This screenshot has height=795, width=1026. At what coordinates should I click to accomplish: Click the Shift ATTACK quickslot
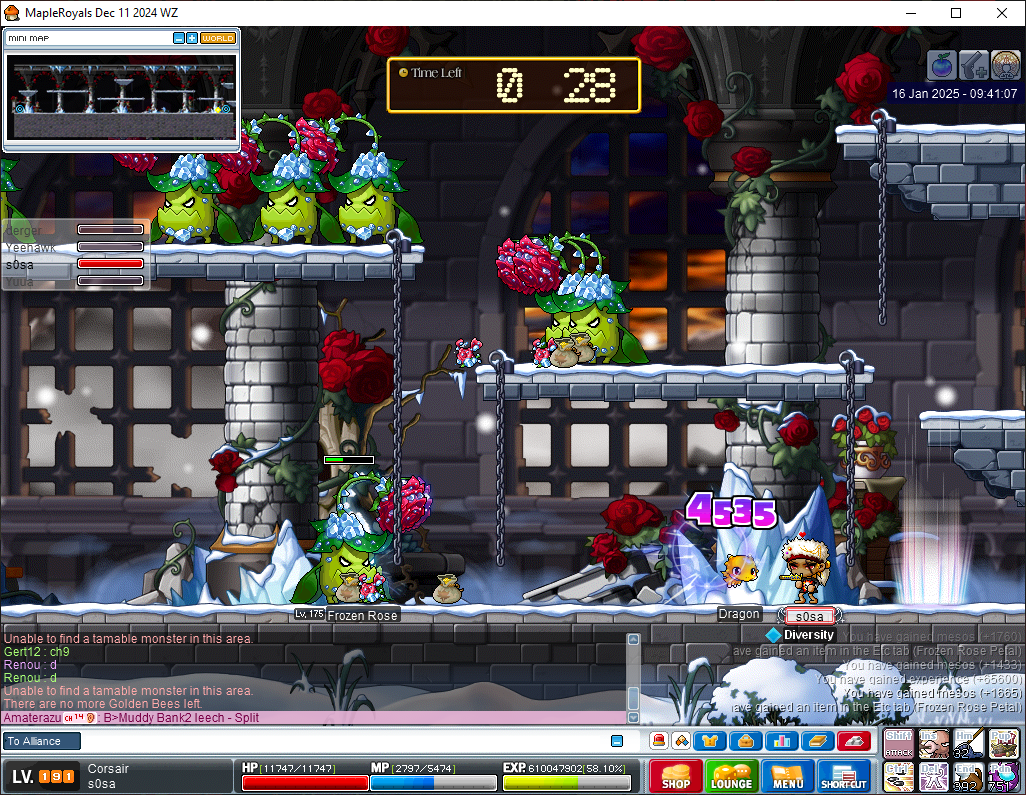(898, 744)
